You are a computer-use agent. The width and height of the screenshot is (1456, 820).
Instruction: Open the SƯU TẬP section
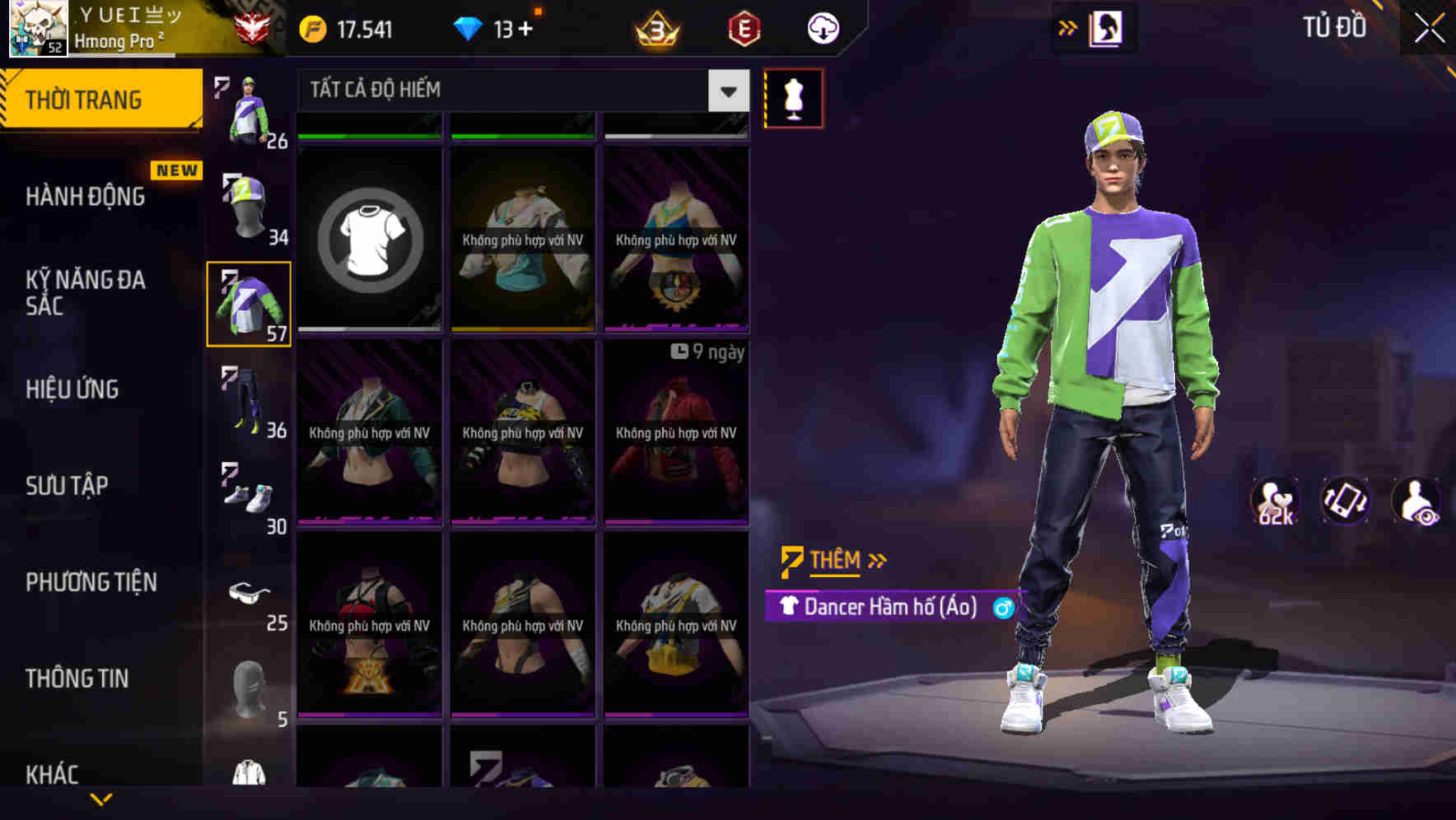[x=69, y=486]
